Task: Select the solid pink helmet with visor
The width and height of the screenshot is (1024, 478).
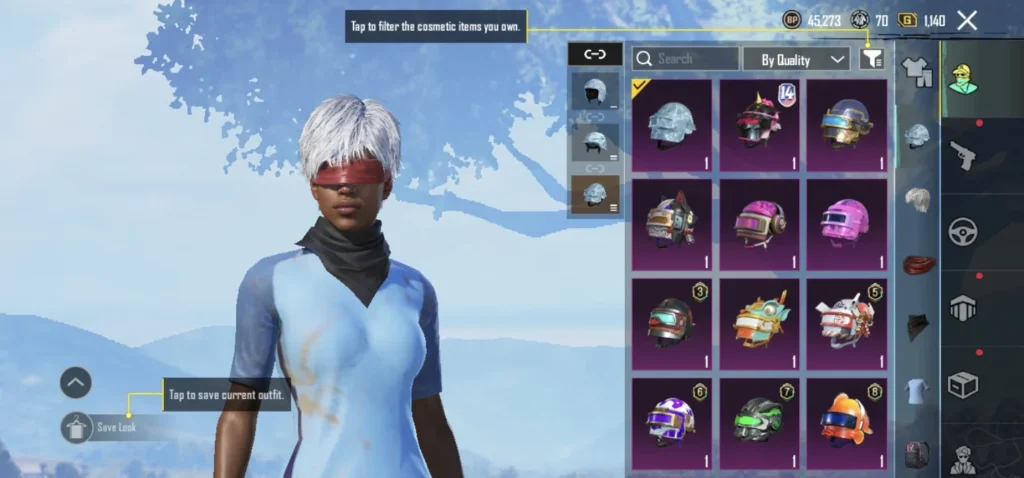Action: click(x=846, y=224)
